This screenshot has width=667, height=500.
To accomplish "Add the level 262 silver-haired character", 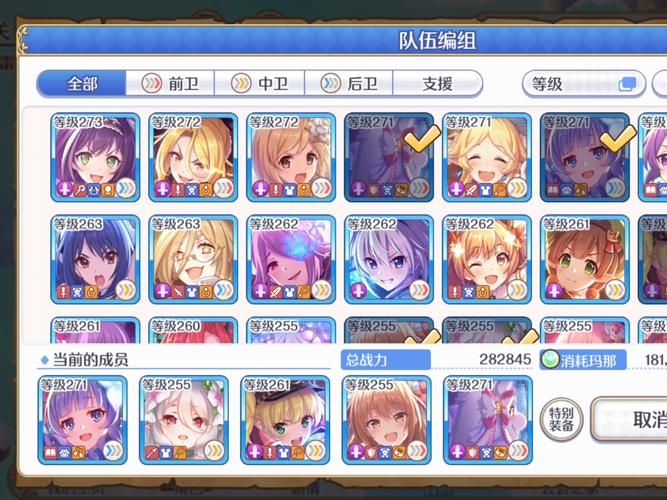I will coord(388,260).
